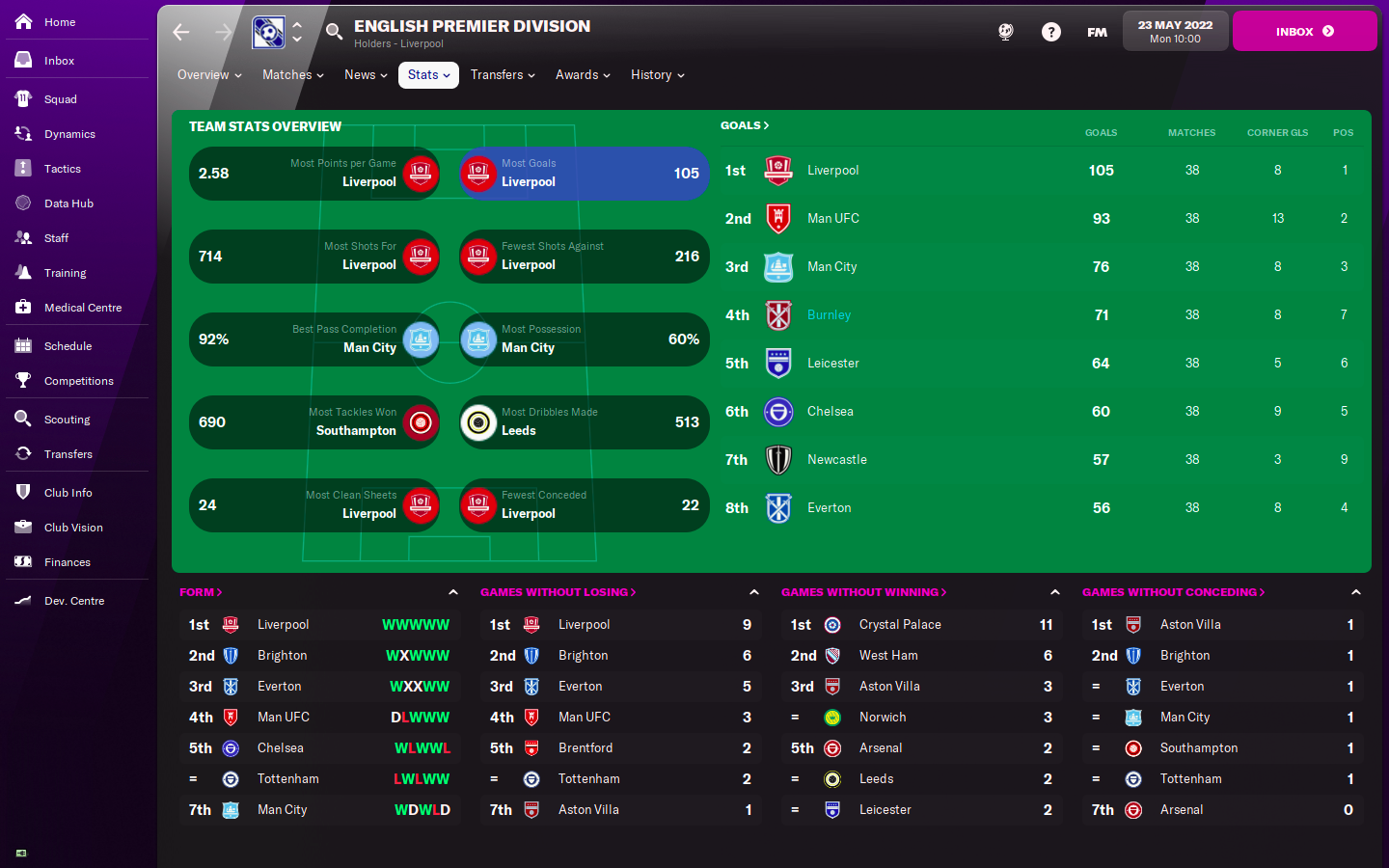Click the pink INBOX continue button

pyautogui.click(x=1304, y=32)
